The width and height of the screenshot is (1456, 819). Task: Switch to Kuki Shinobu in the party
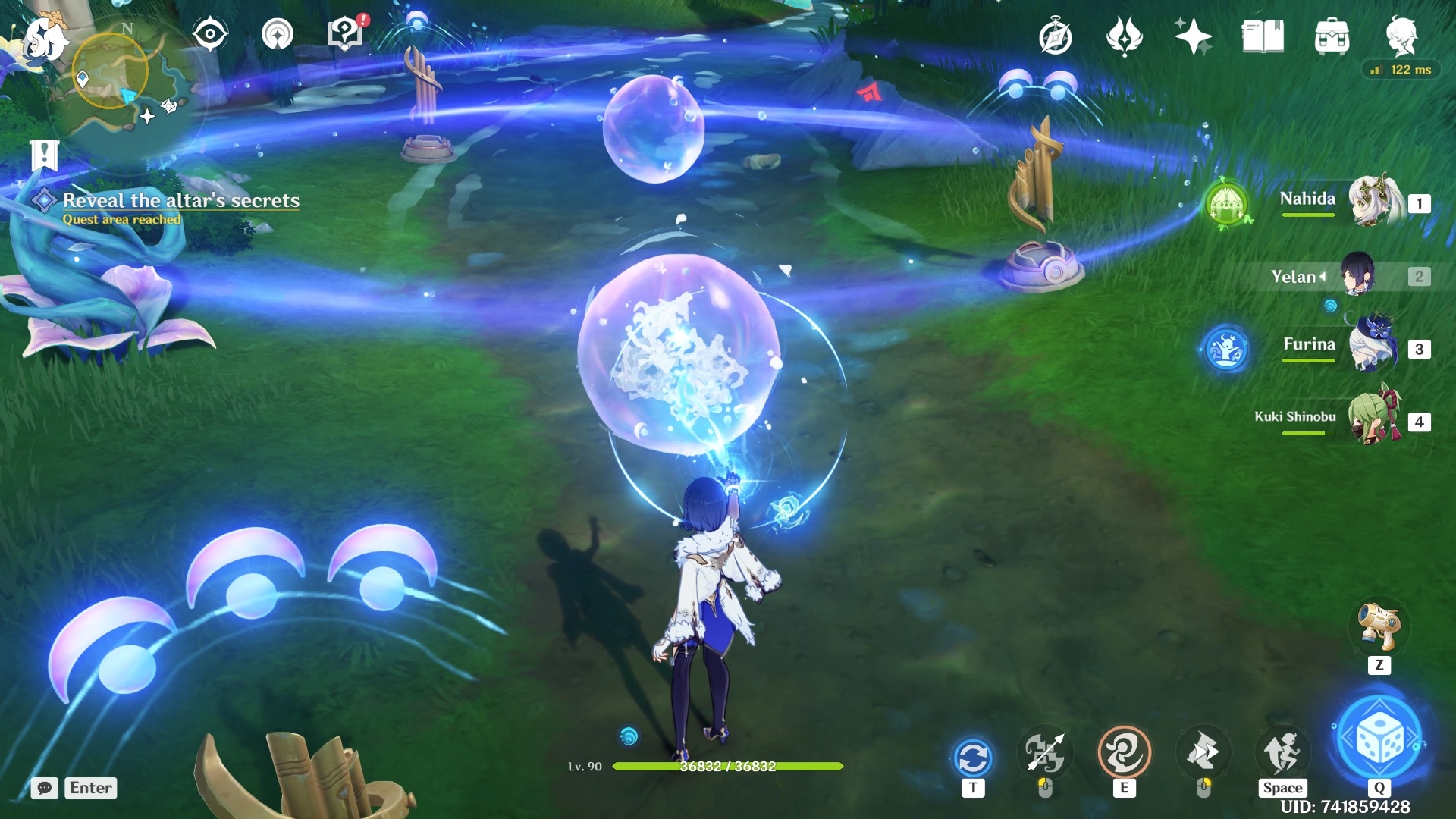pos(1373,419)
